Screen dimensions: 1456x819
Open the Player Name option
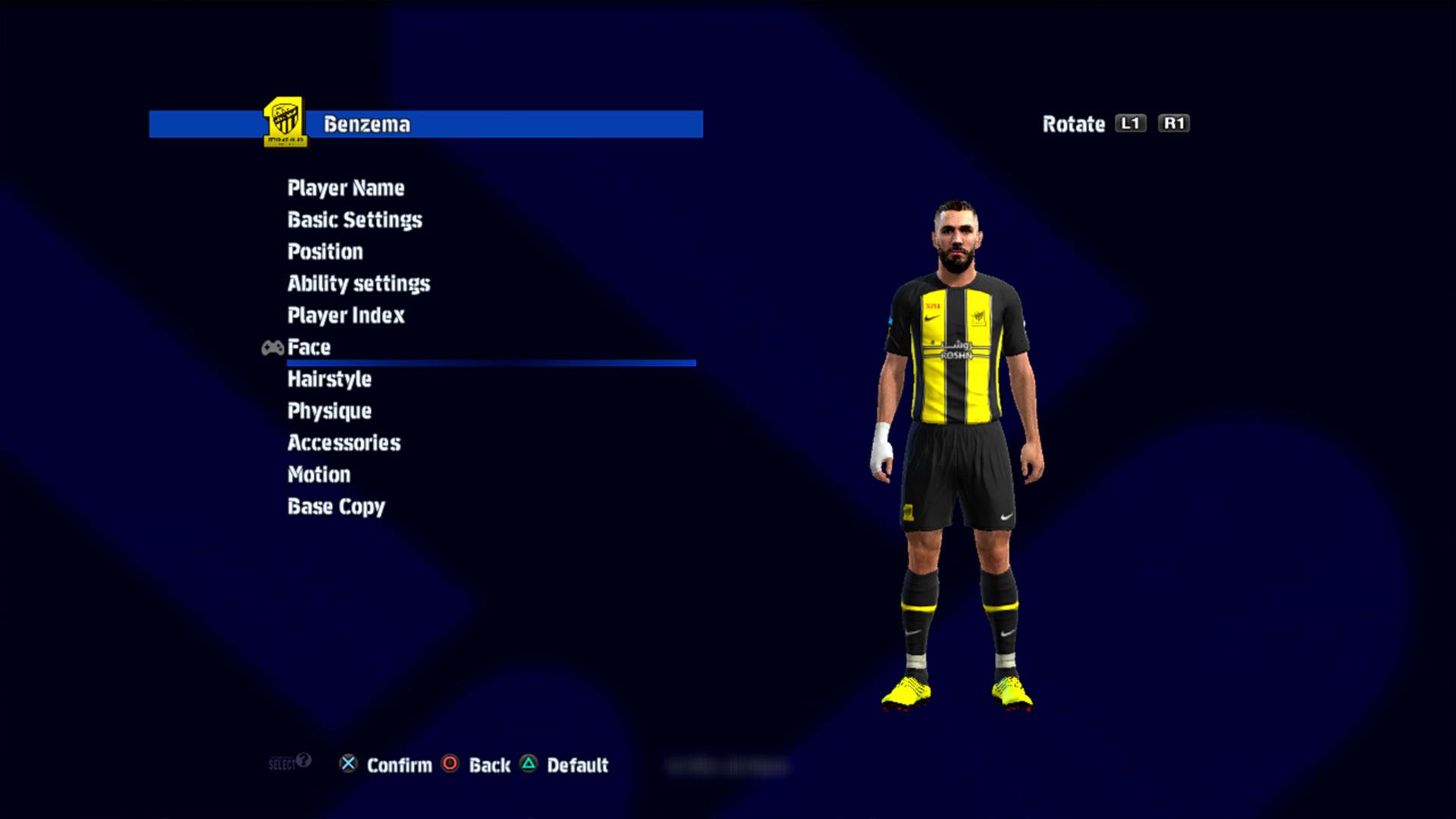coord(346,188)
